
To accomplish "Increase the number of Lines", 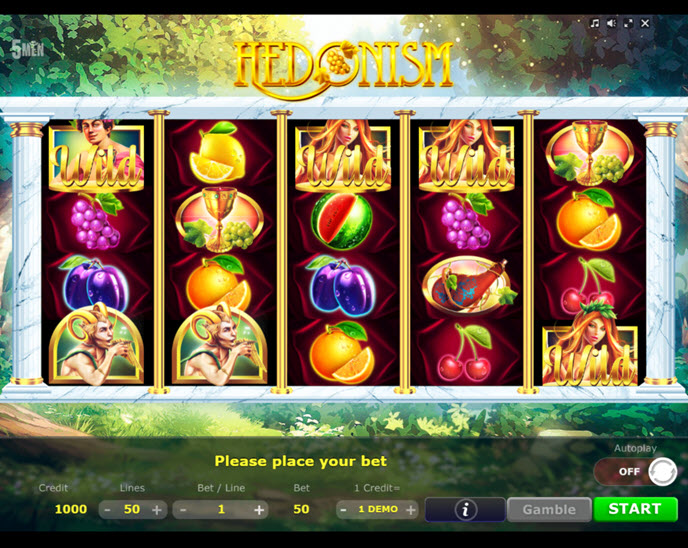I will [157, 509].
